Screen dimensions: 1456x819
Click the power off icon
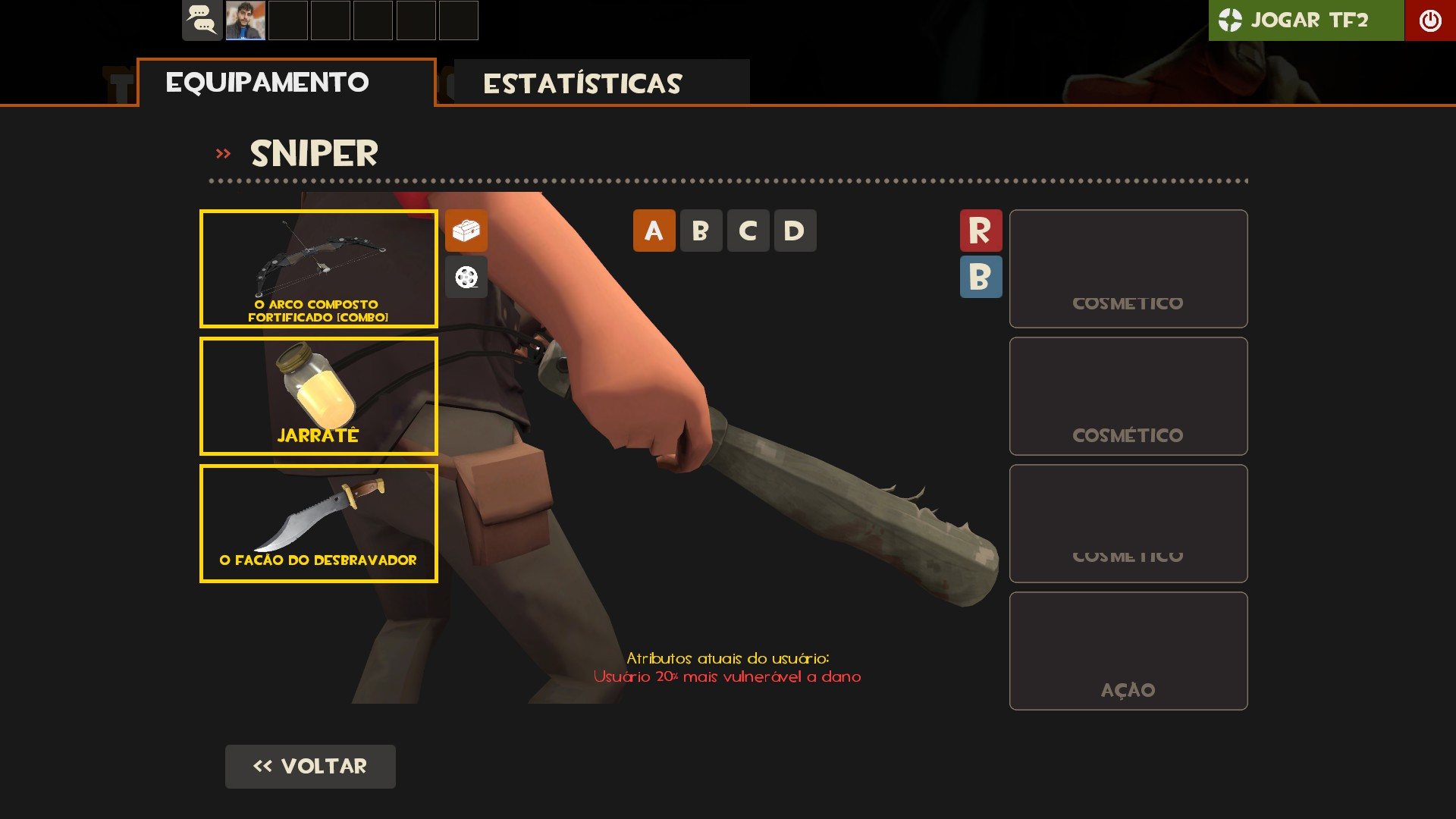(1430, 20)
